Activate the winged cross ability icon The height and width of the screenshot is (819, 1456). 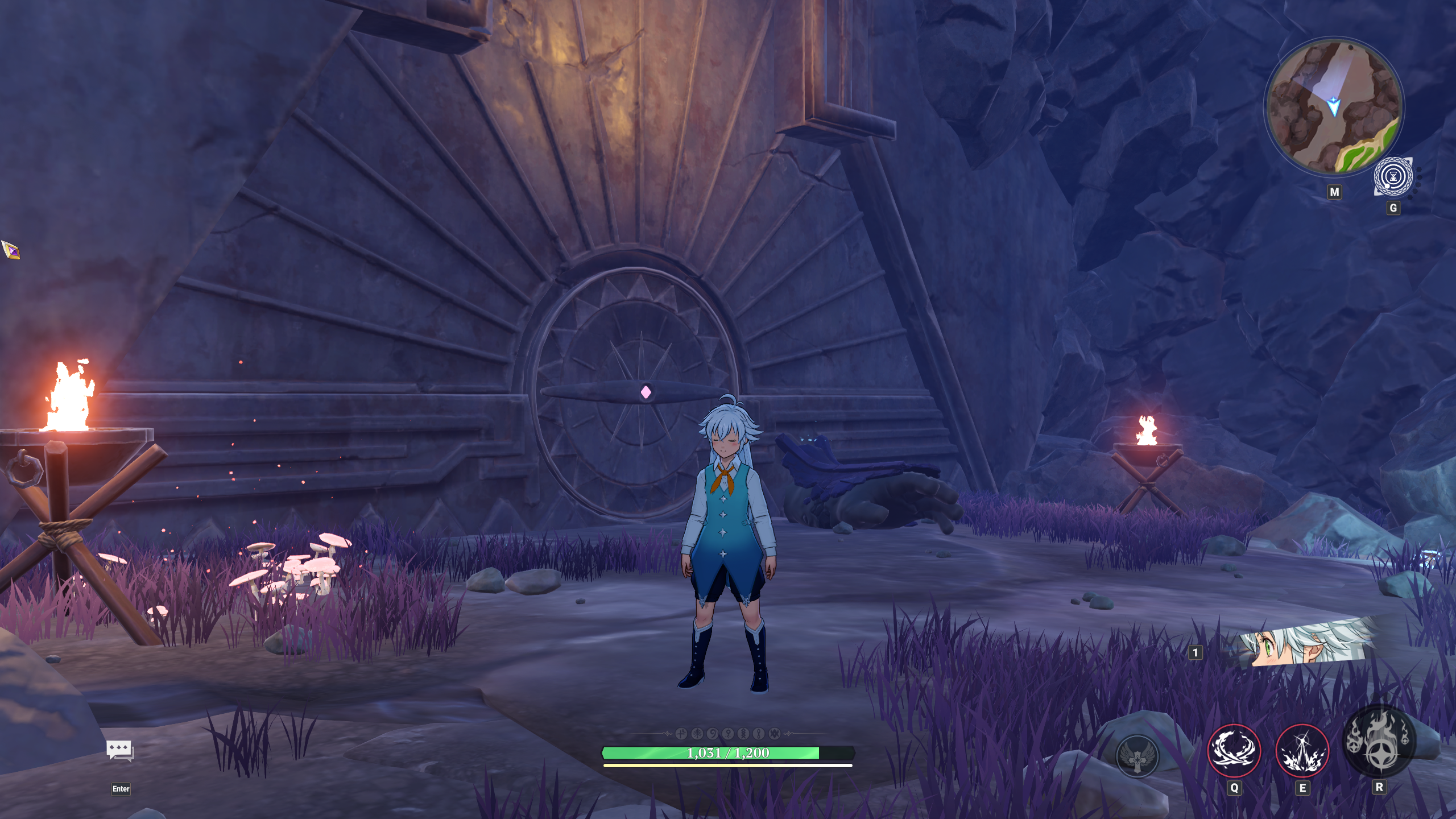point(1137,756)
